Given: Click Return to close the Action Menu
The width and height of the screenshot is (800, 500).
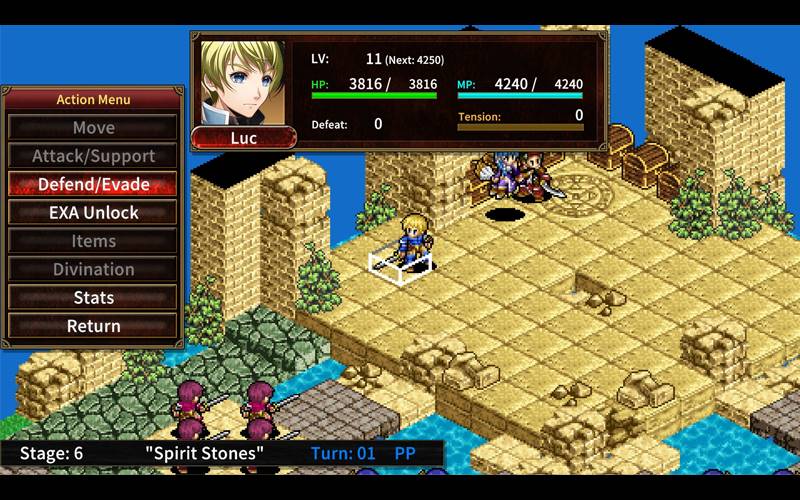Looking at the screenshot, I should coord(93,326).
